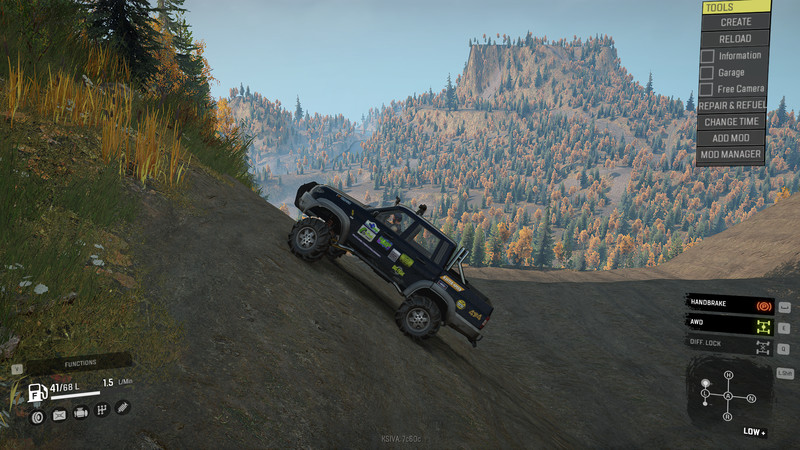Select RELOAD in the Tools panel

[x=735, y=39]
